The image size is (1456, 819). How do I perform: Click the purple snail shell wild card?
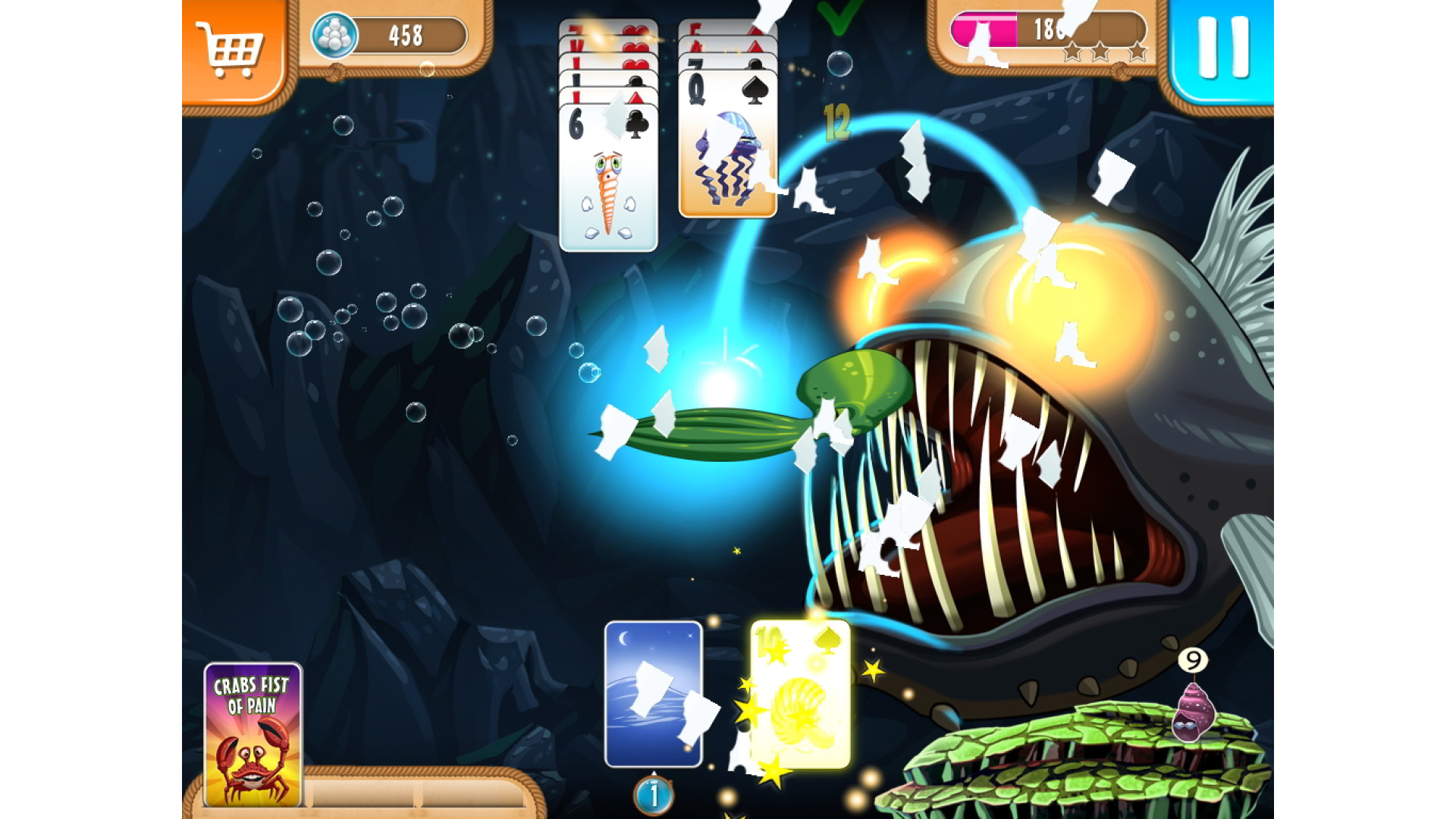tap(1192, 712)
